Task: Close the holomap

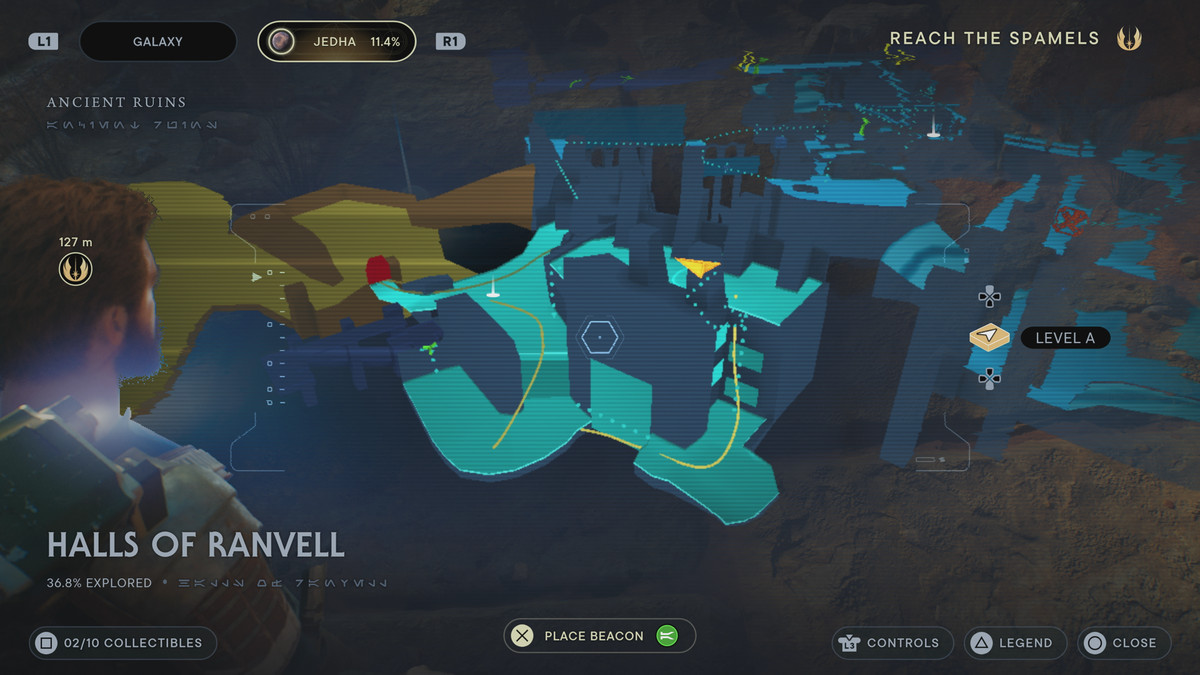Action: click(x=1123, y=643)
